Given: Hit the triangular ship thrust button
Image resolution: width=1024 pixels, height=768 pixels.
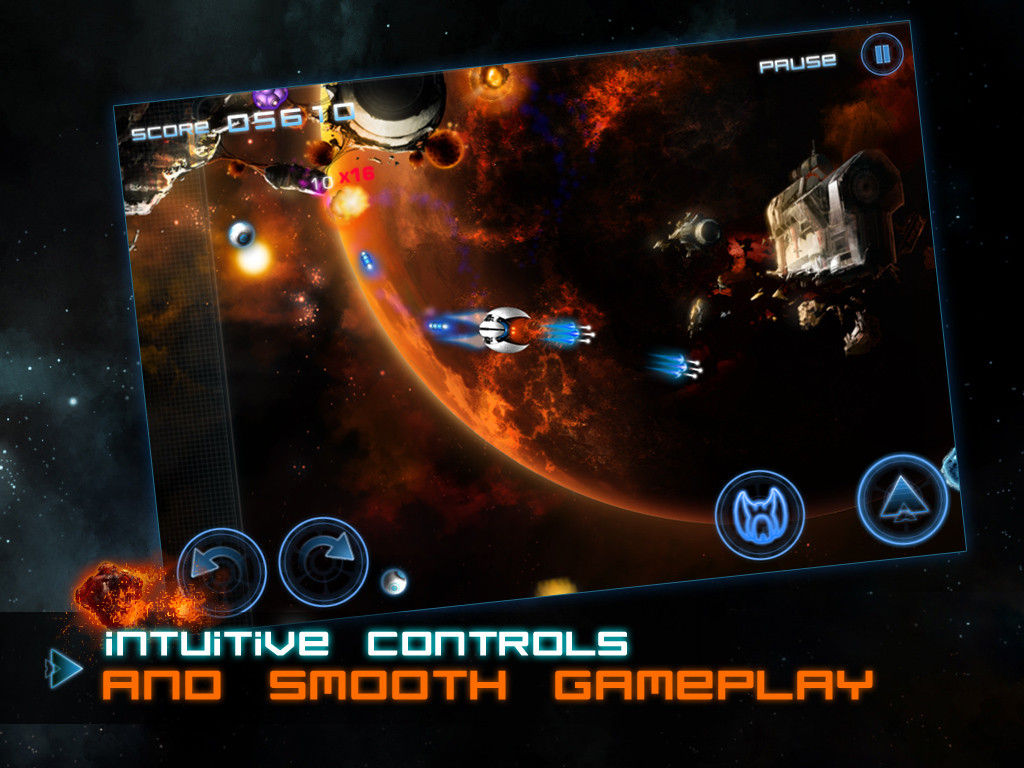Looking at the screenshot, I should 902,499.
